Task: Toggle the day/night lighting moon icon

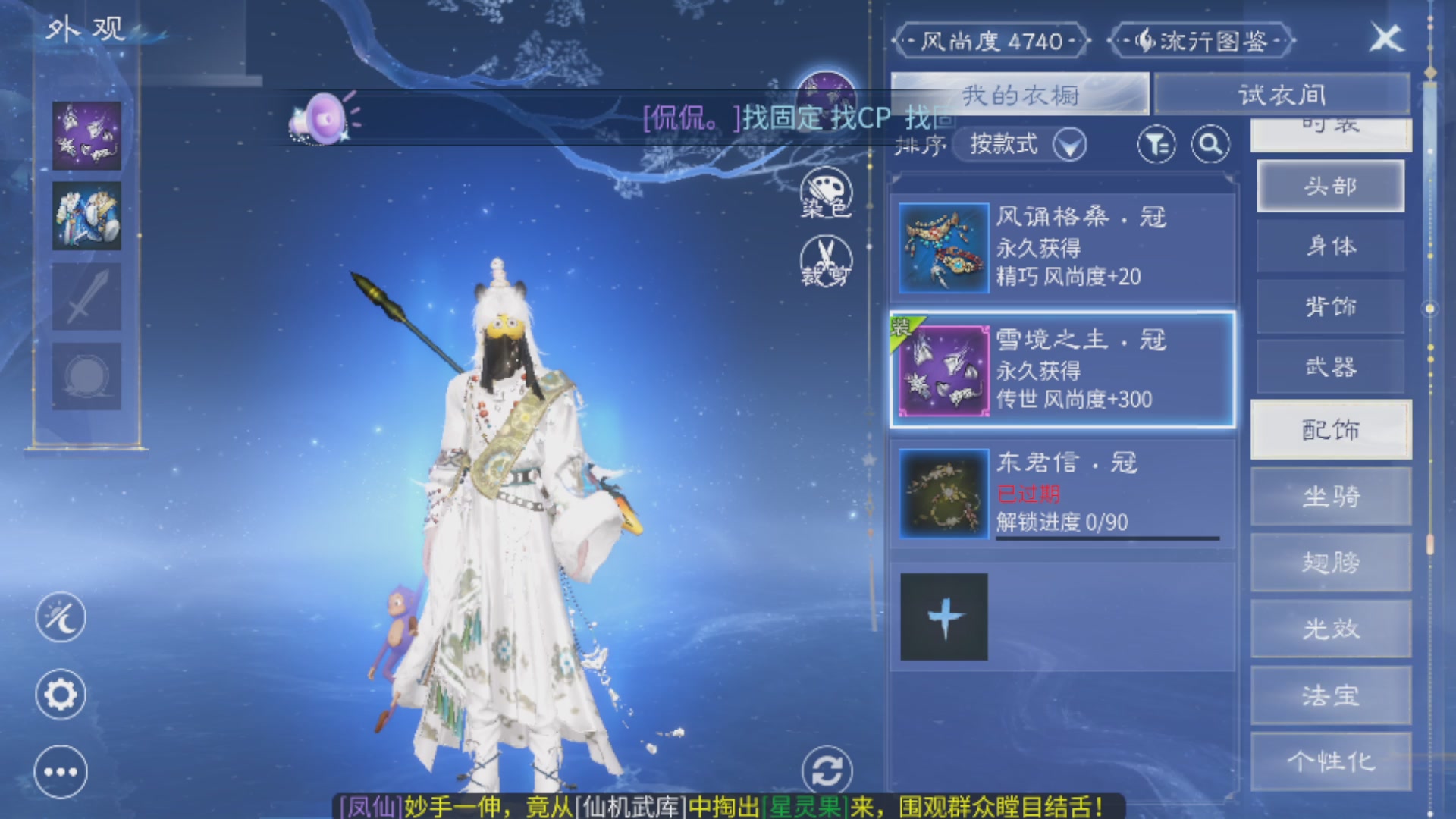Action: [61, 618]
